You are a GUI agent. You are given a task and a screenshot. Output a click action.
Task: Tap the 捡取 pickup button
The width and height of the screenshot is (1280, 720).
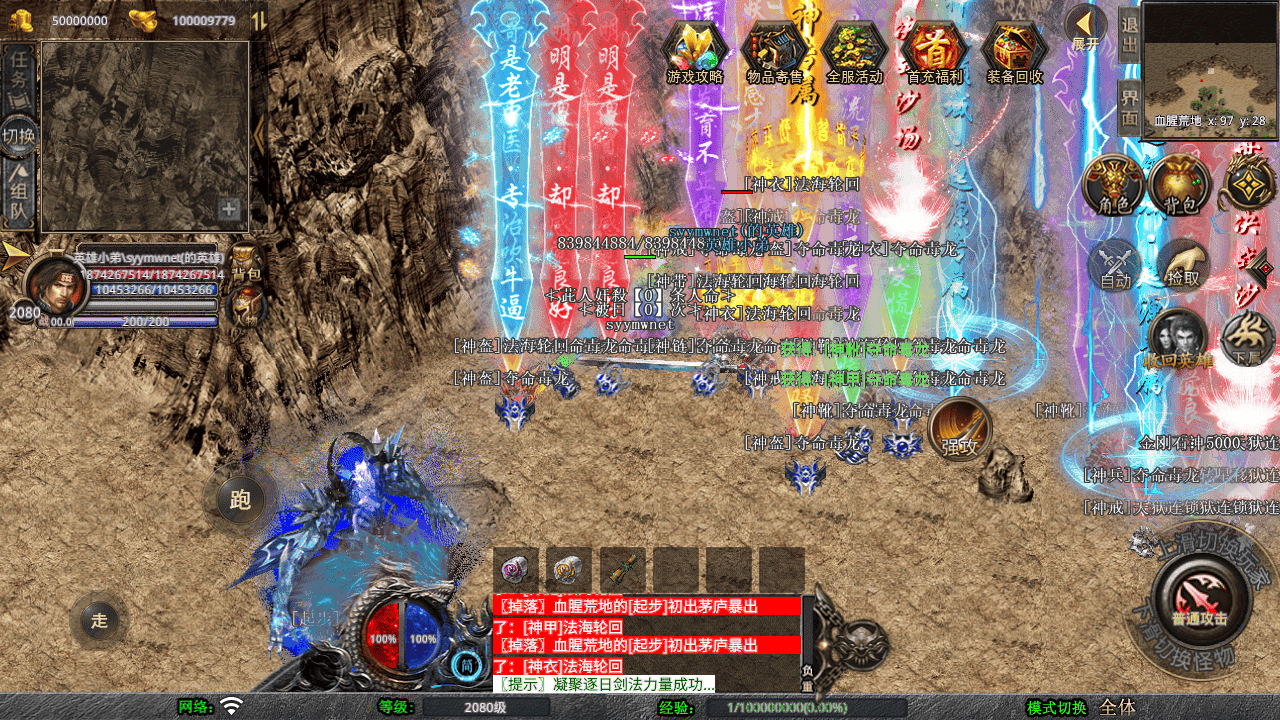pos(1184,264)
